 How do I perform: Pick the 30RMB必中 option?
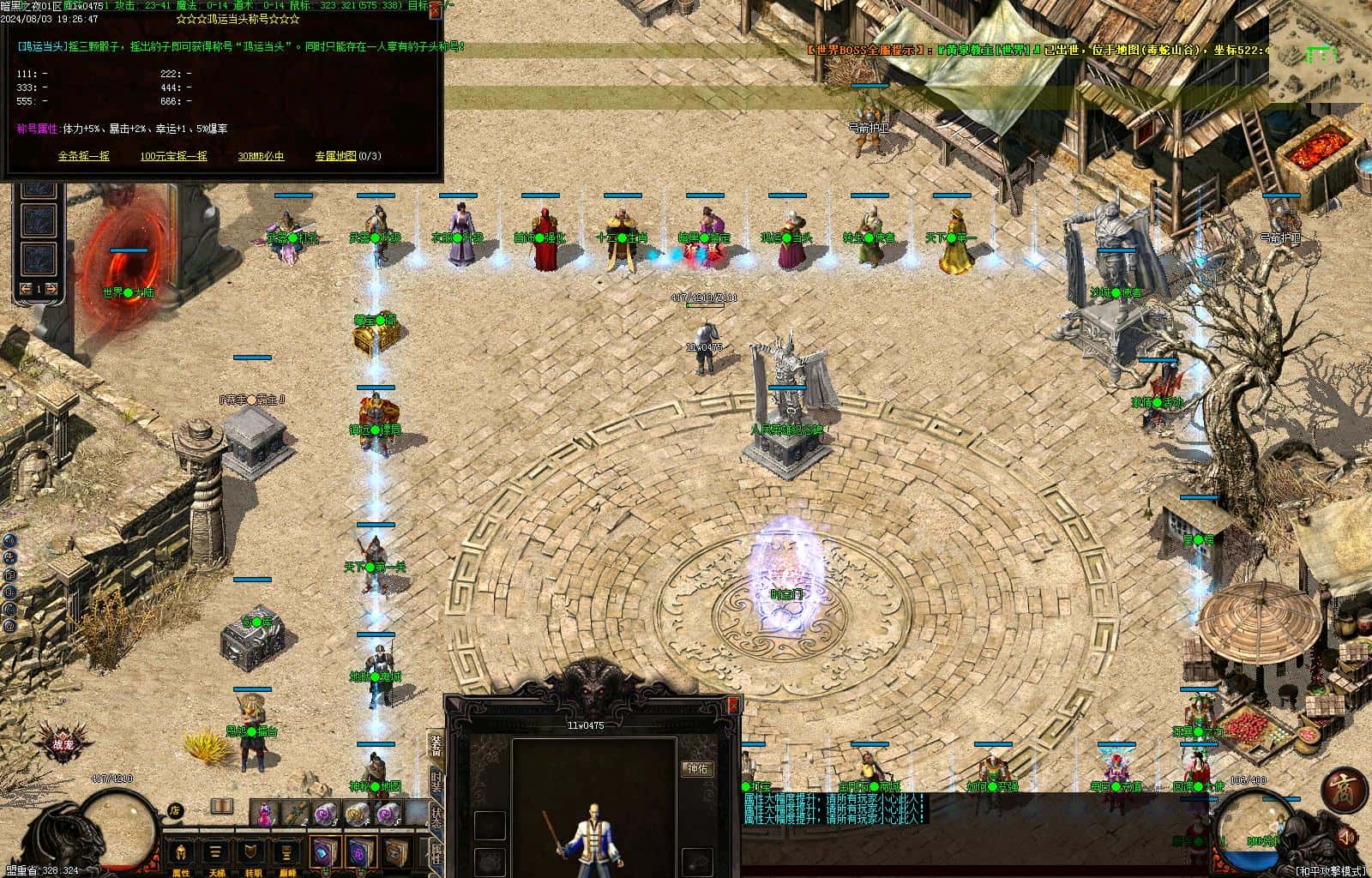[261, 156]
